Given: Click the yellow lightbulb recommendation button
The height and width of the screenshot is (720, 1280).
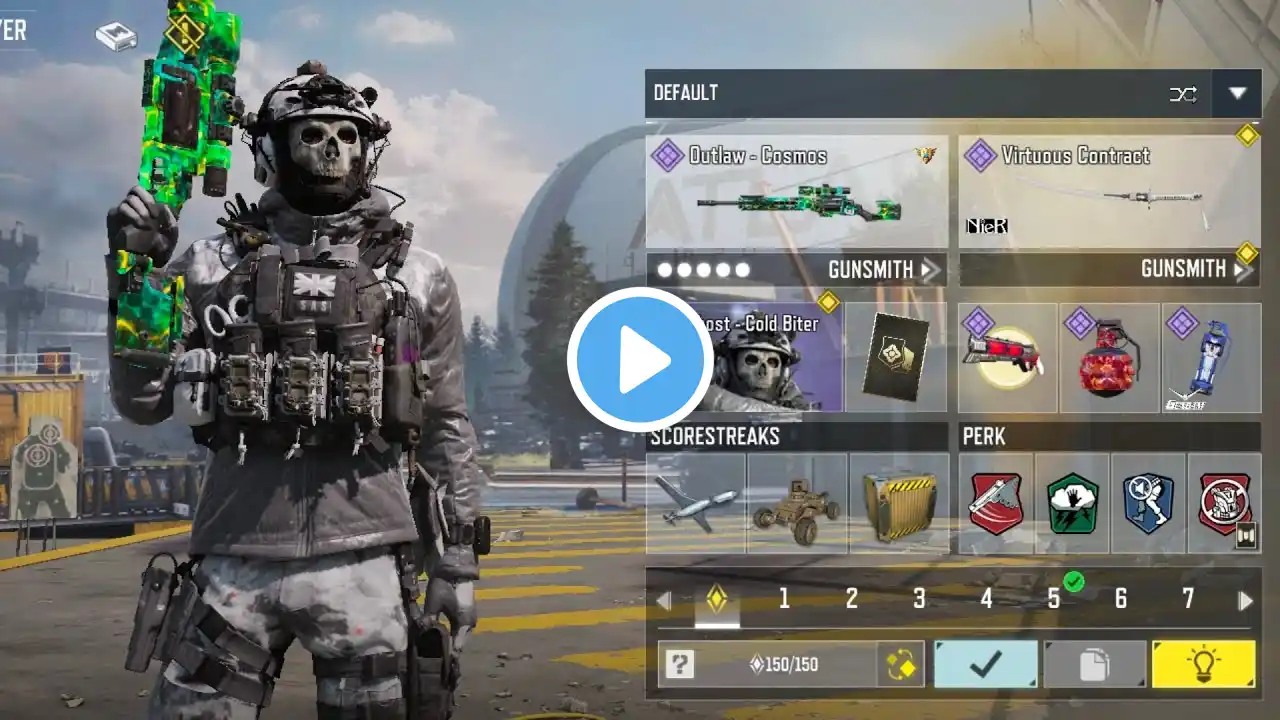Looking at the screenshot, I should click(x=1203, y=665).
